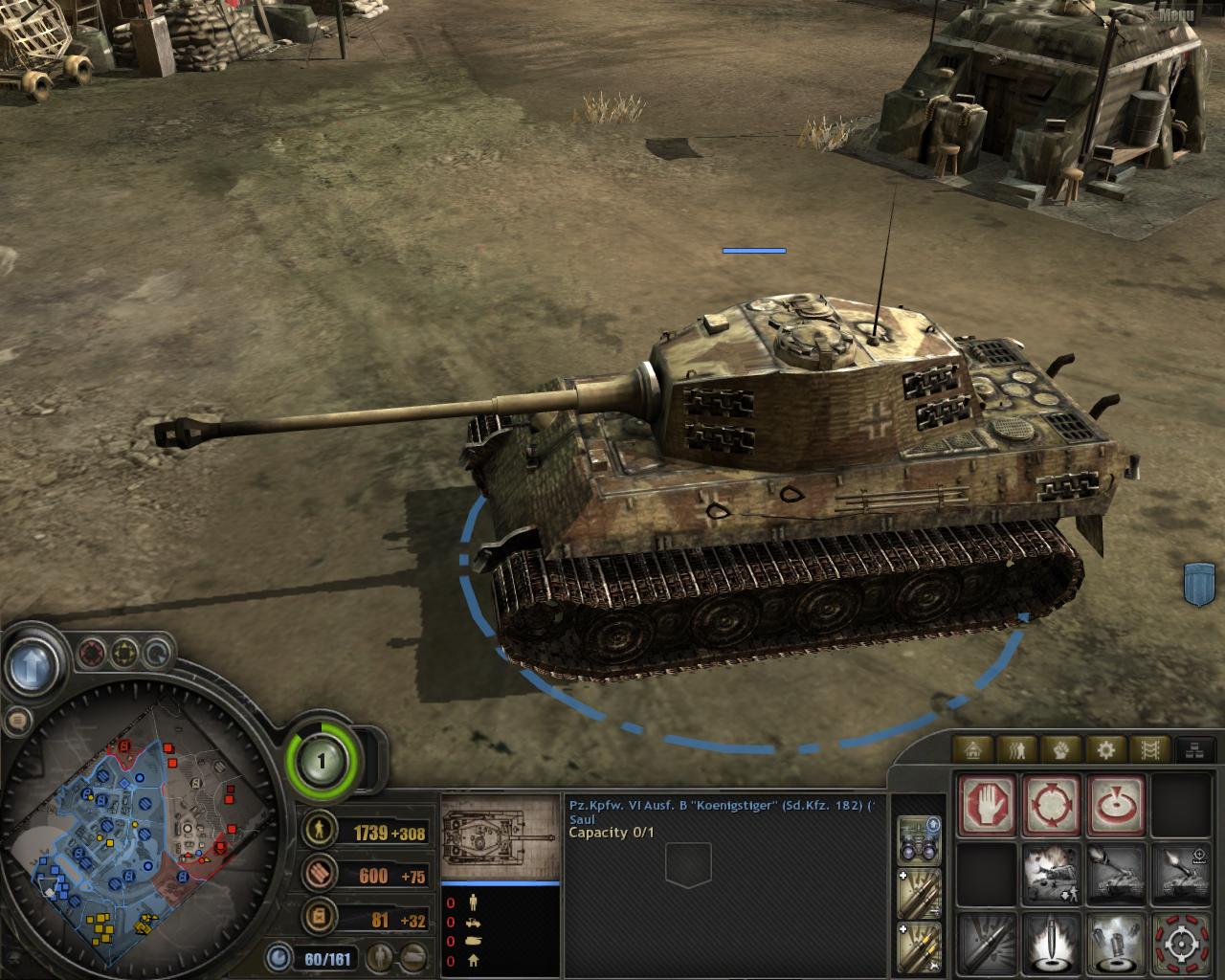The height and width of the screenshot is (980, 1225).
Task: Click the green command point ring
Action: (322, 761)
